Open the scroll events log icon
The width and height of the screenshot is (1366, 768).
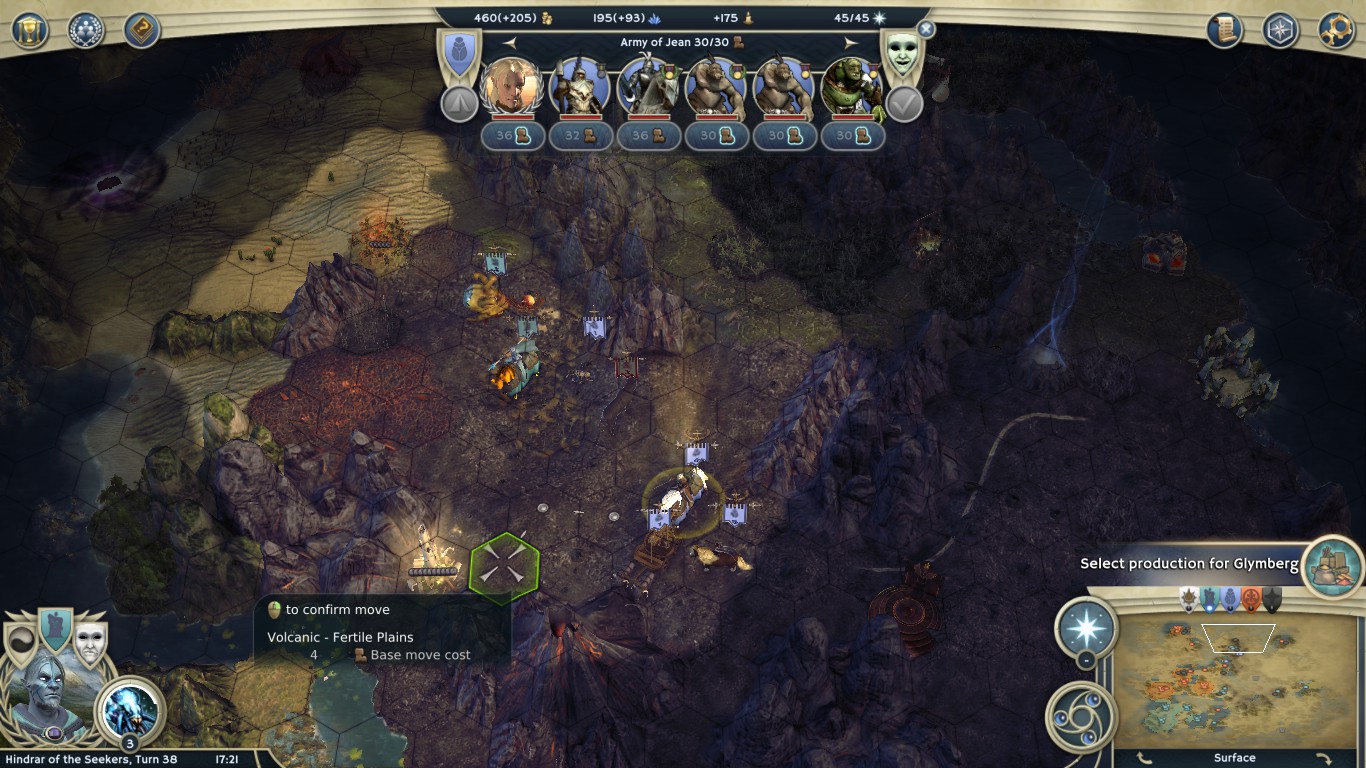(1224, 30)
